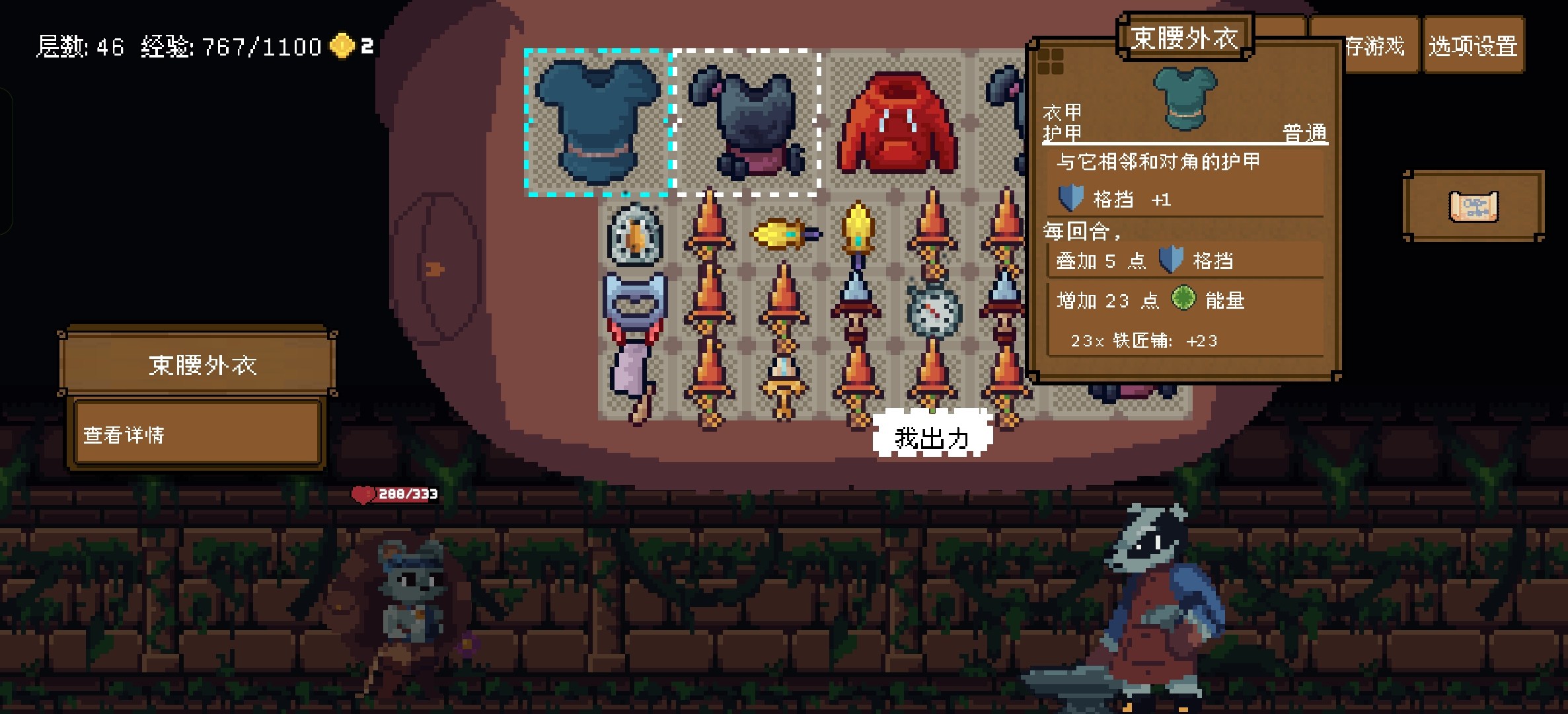1568x714 pixels.
Task: Click the red hoodie item in the grid
Action: coord(897,122)
